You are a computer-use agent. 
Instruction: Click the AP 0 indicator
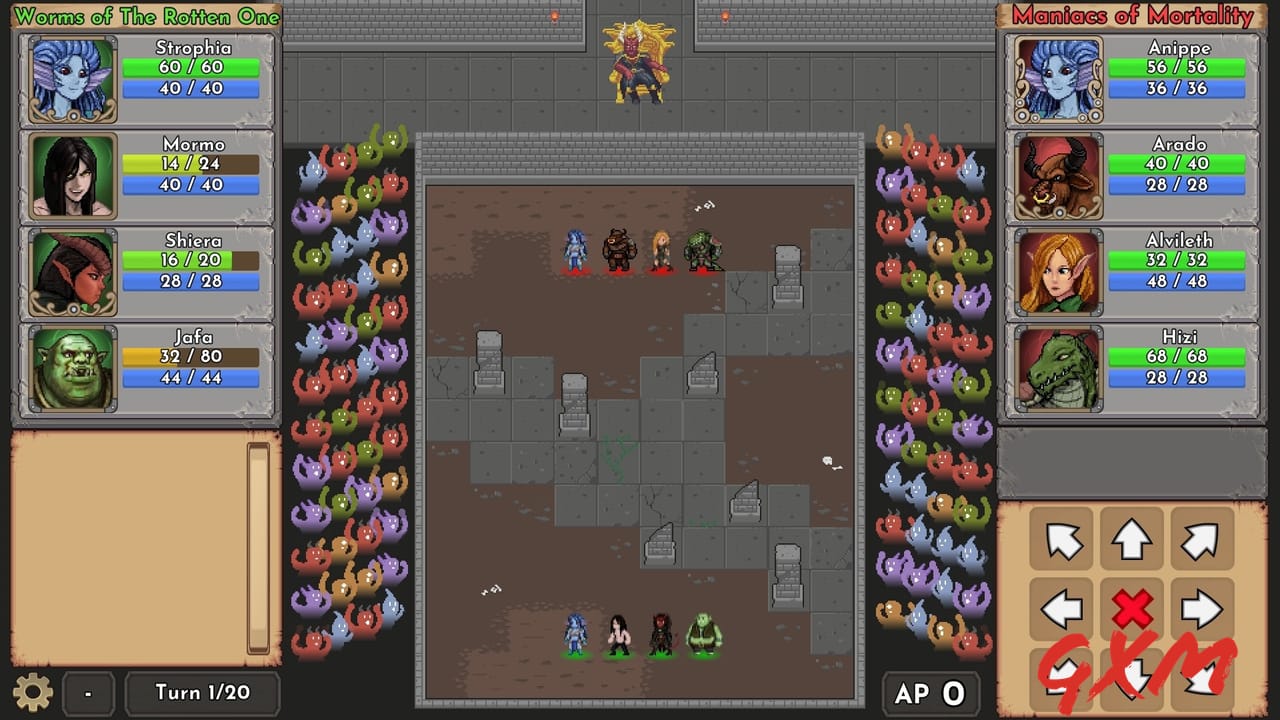coord(929,691)
